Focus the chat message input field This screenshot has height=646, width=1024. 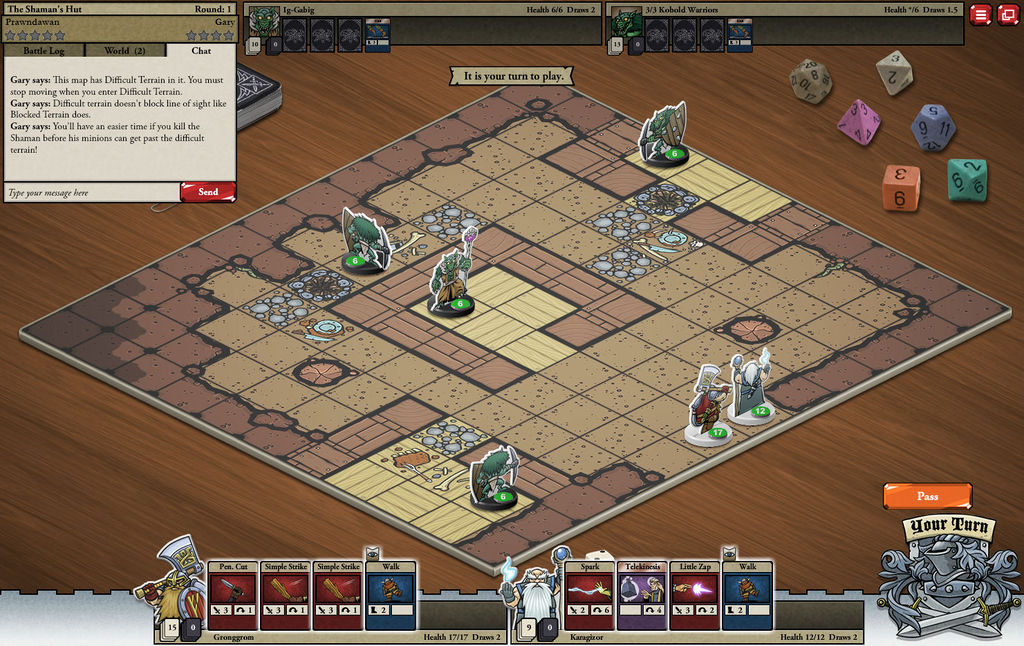[92, 192]
